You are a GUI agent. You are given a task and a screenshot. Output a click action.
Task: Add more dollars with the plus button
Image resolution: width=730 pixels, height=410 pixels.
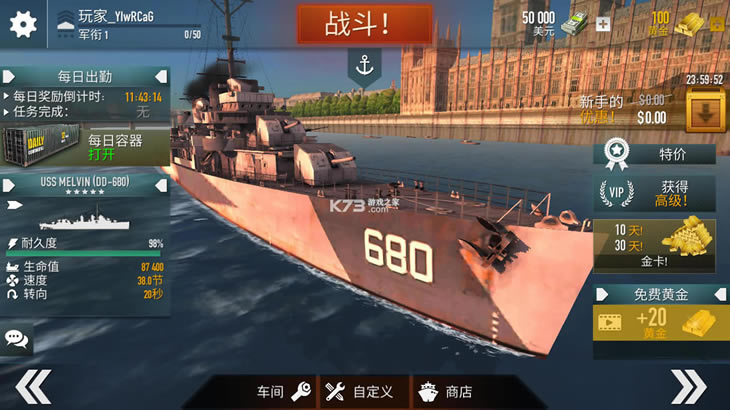tap(602, 24)
